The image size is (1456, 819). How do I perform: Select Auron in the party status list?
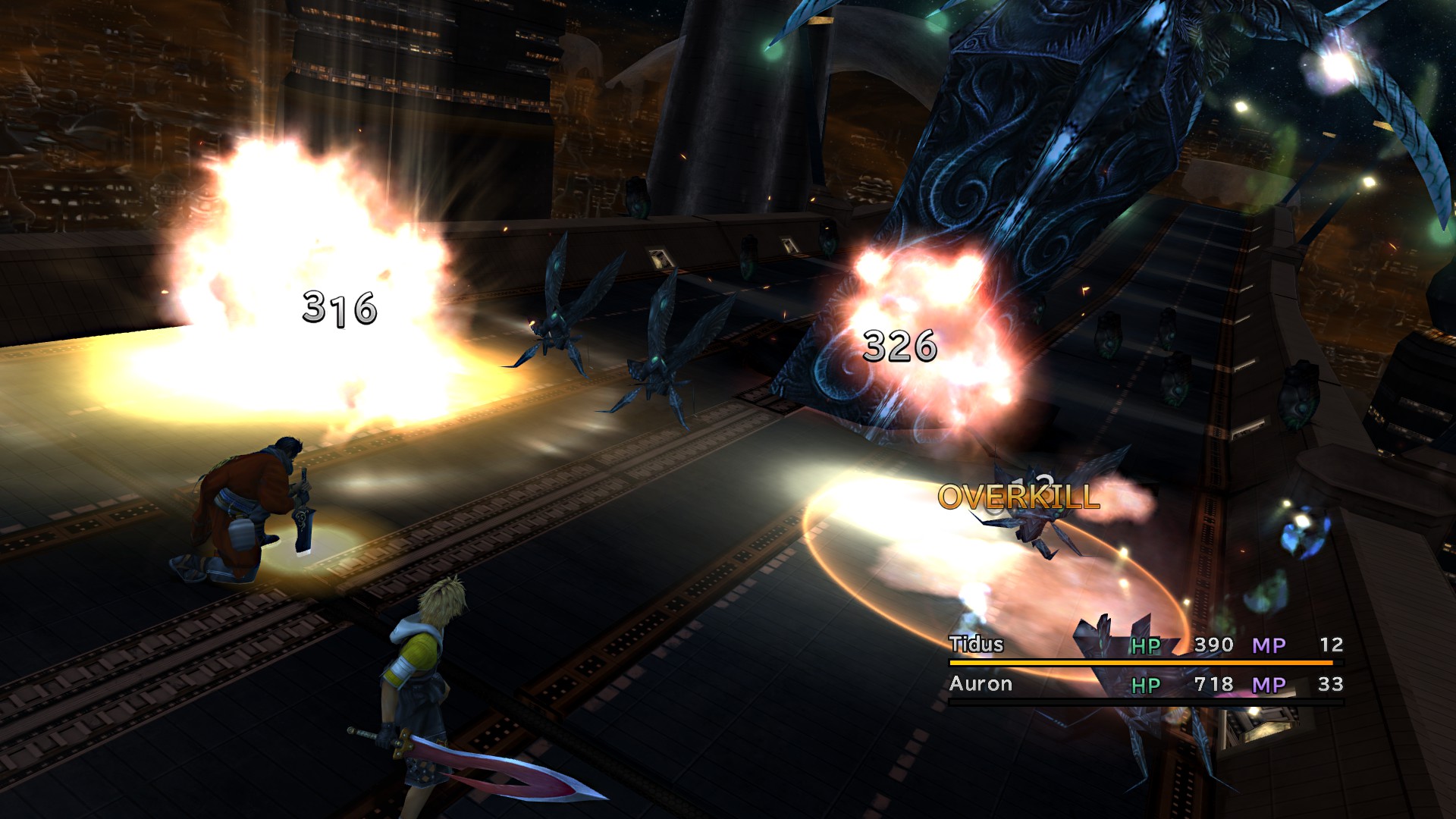(981, 684)
